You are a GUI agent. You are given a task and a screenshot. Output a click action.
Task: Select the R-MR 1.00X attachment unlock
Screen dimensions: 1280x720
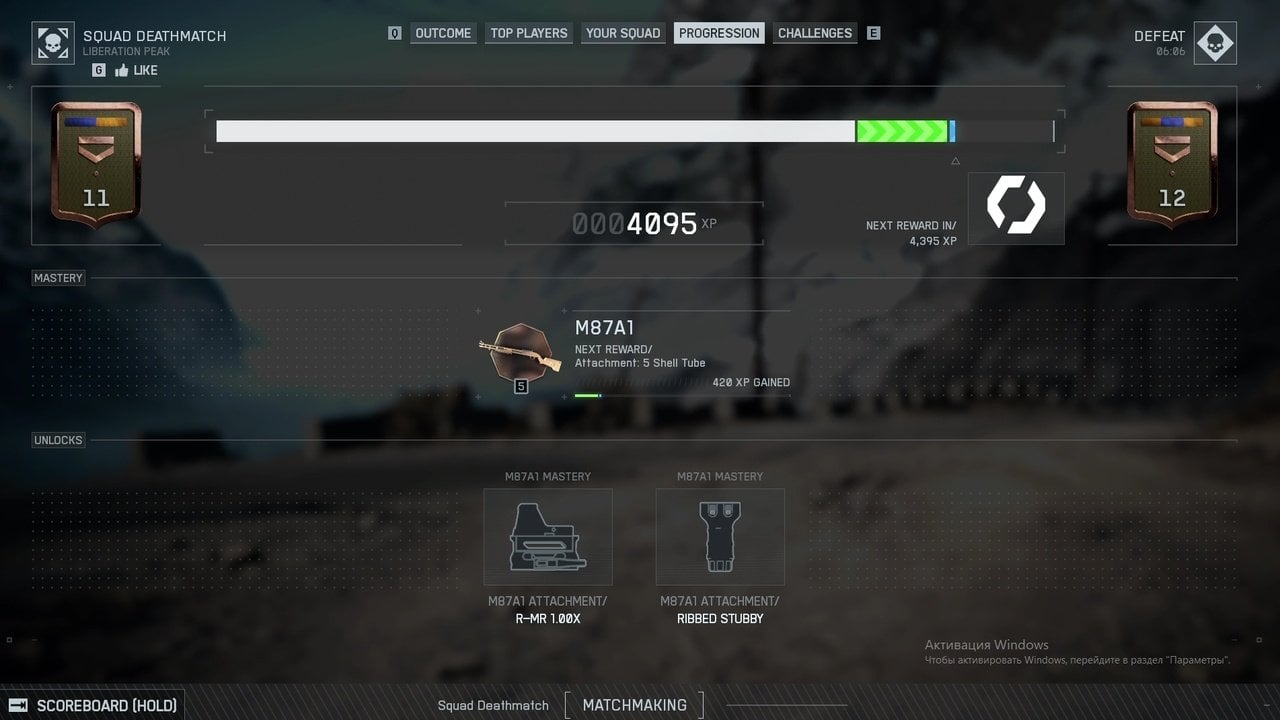coord(548,537)
